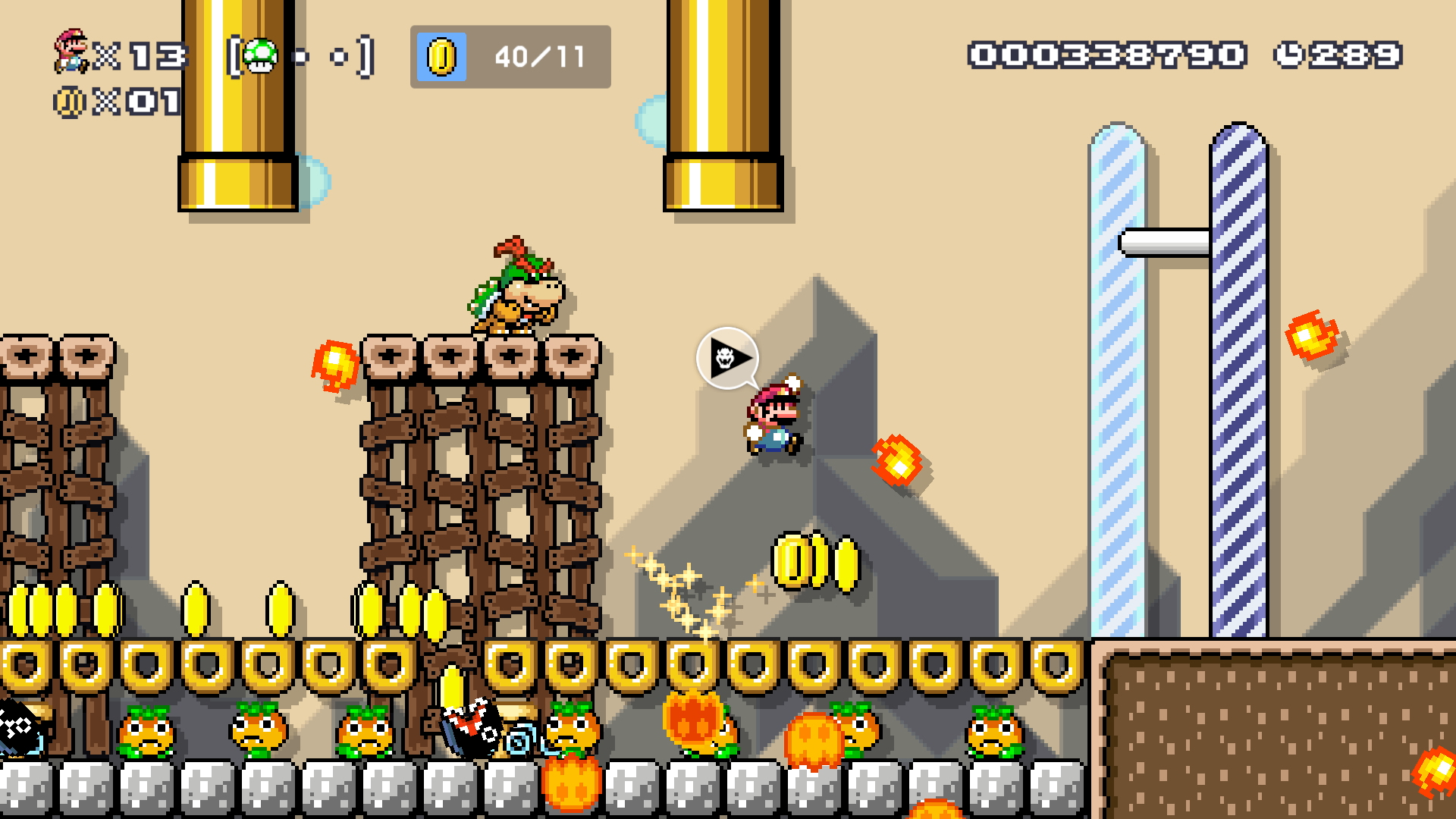Expand the left golden pipe opening
Screen dimensions: 1456x819
tap(237, 182)
